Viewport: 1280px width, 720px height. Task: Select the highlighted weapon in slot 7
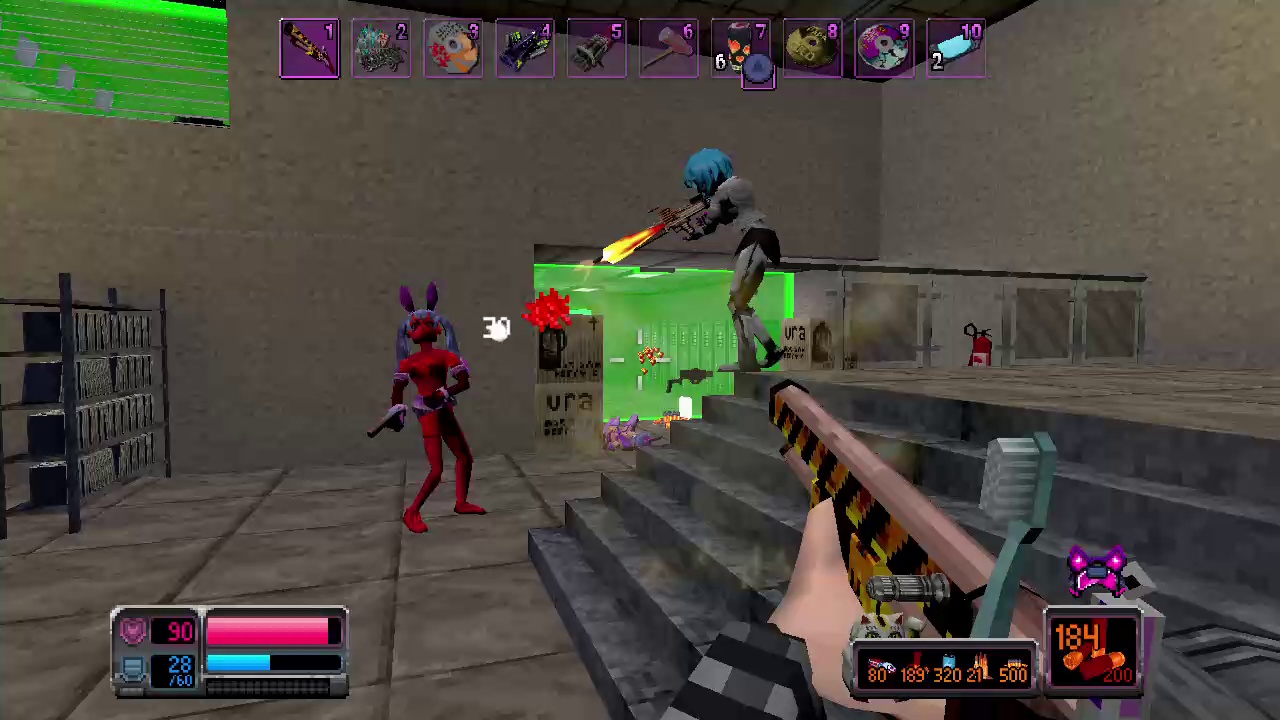pos(740,47)
